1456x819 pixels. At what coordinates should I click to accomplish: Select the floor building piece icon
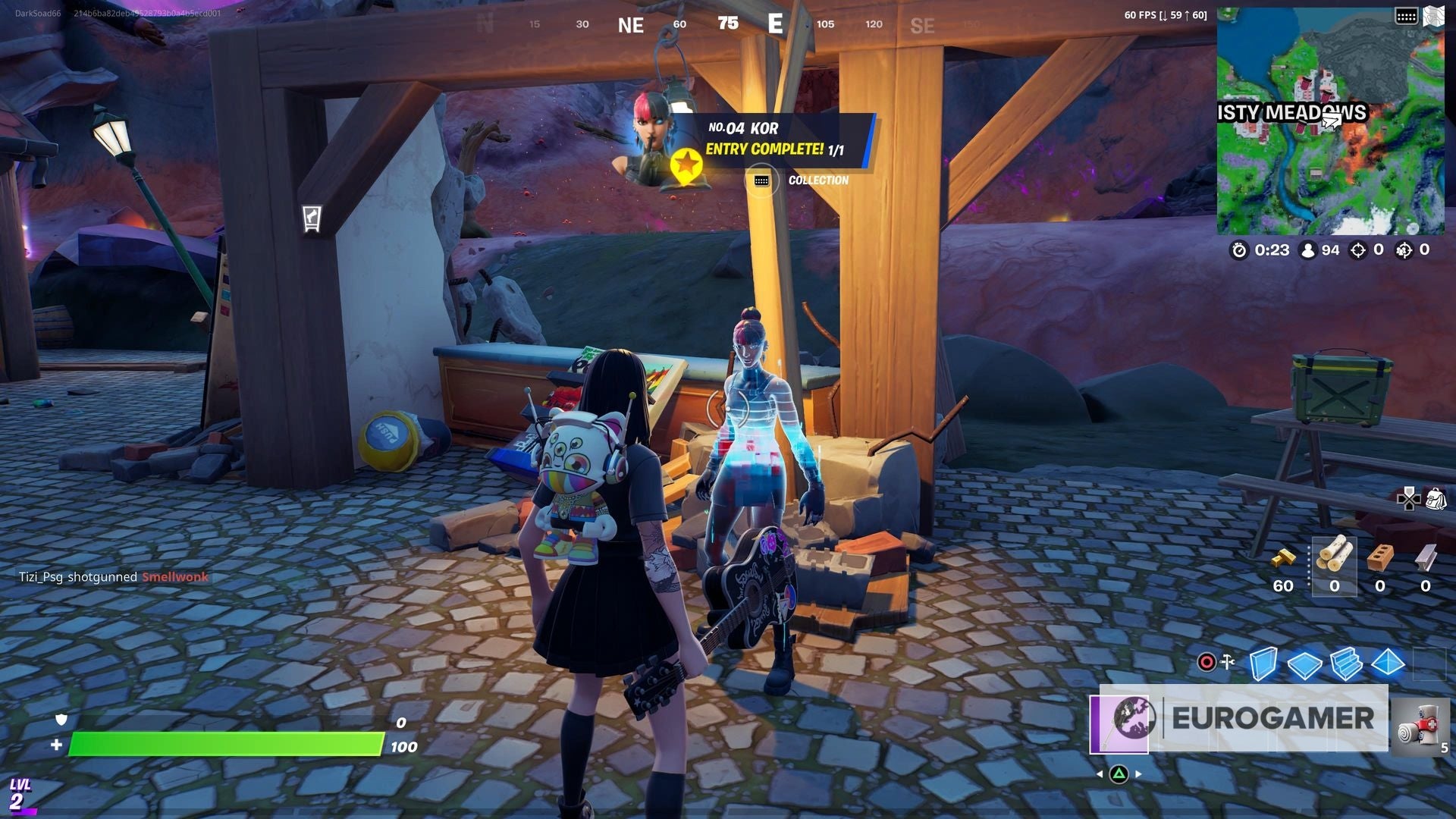click(1304, 665)
